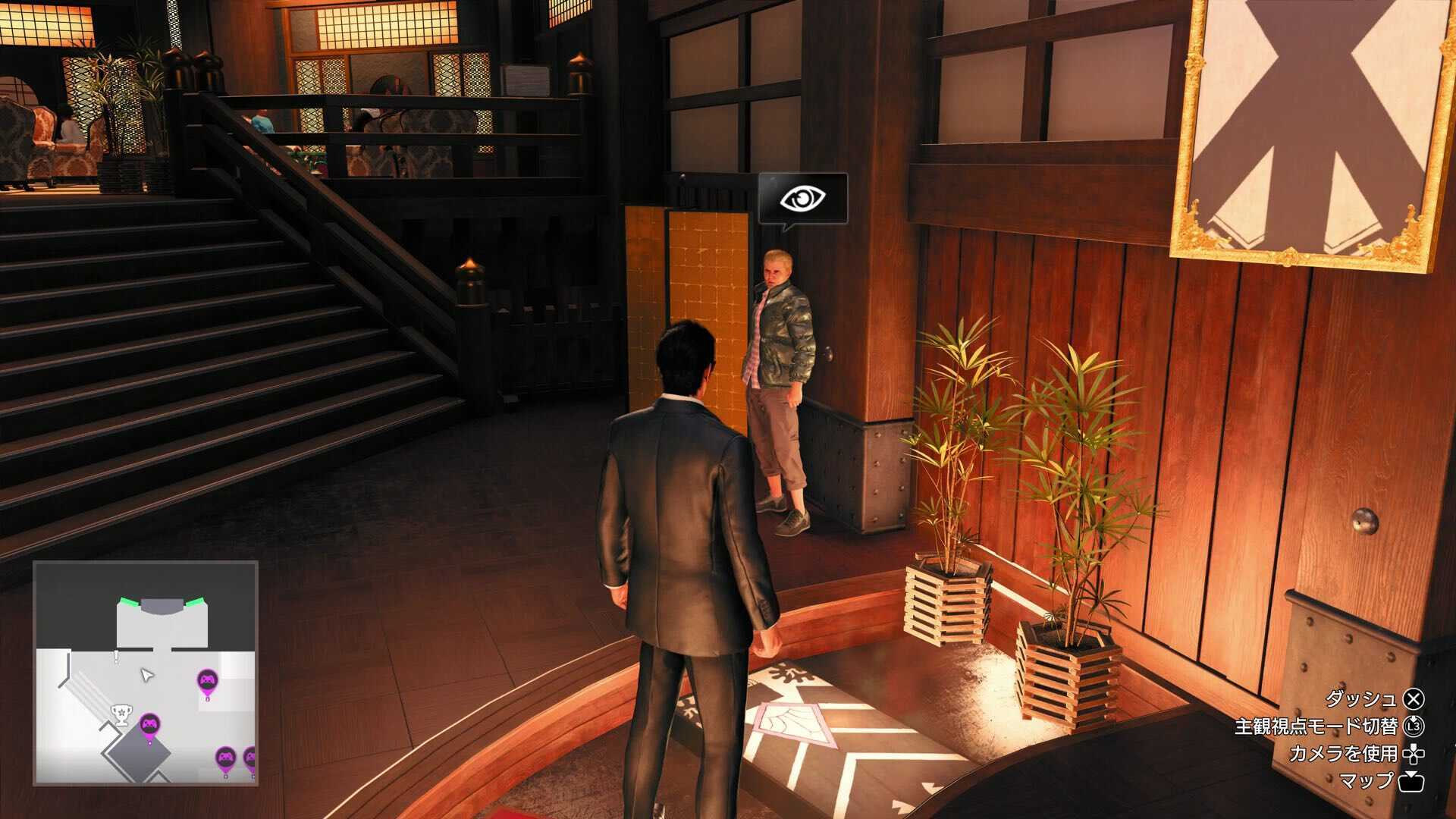The height and width of the screenshot is (819, 1456).
Task: Click the purple gamepad marker on the diamond rug
Action: pos(149,723)
